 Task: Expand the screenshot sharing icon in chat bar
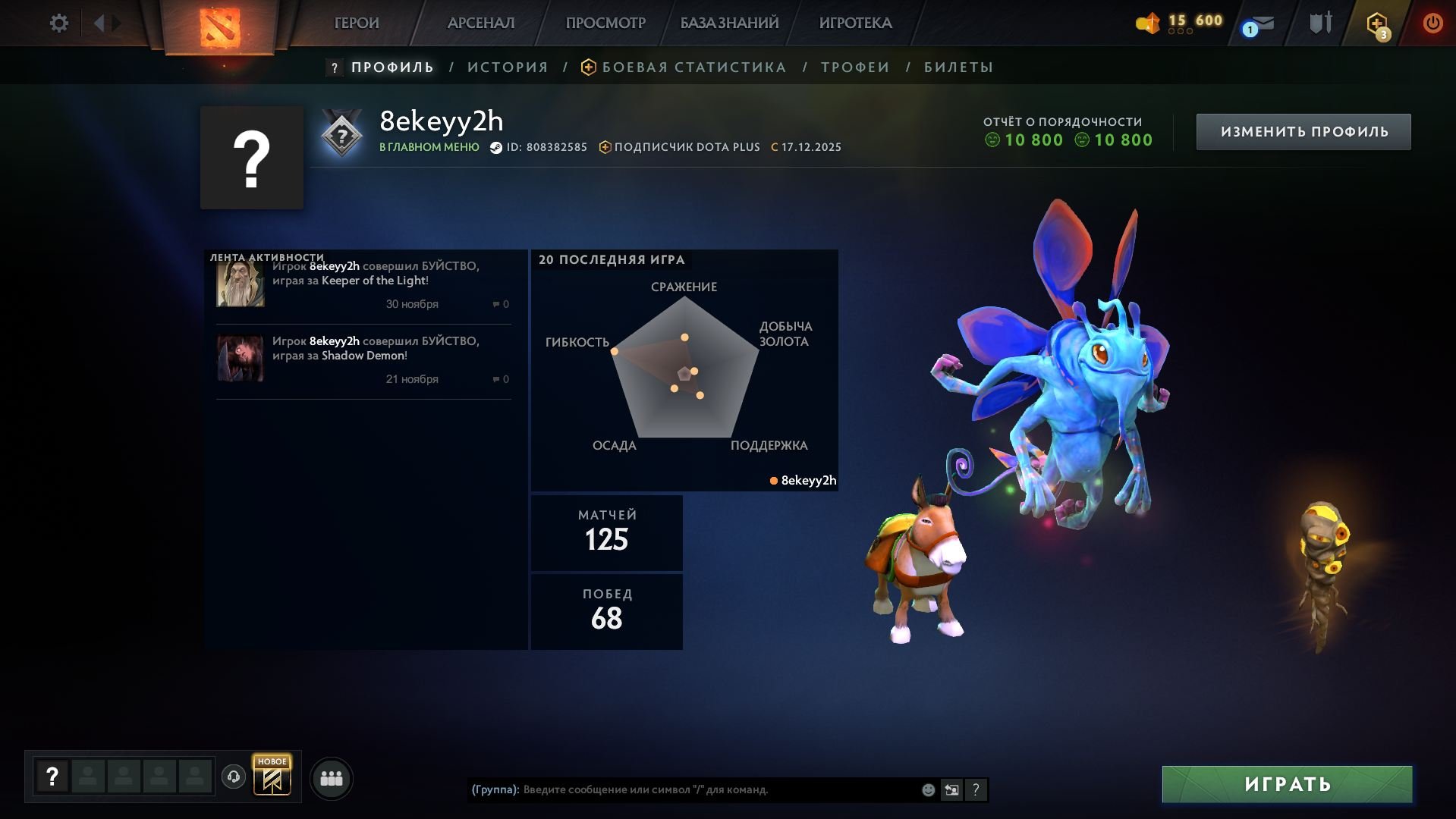click(x=952, y=789)
